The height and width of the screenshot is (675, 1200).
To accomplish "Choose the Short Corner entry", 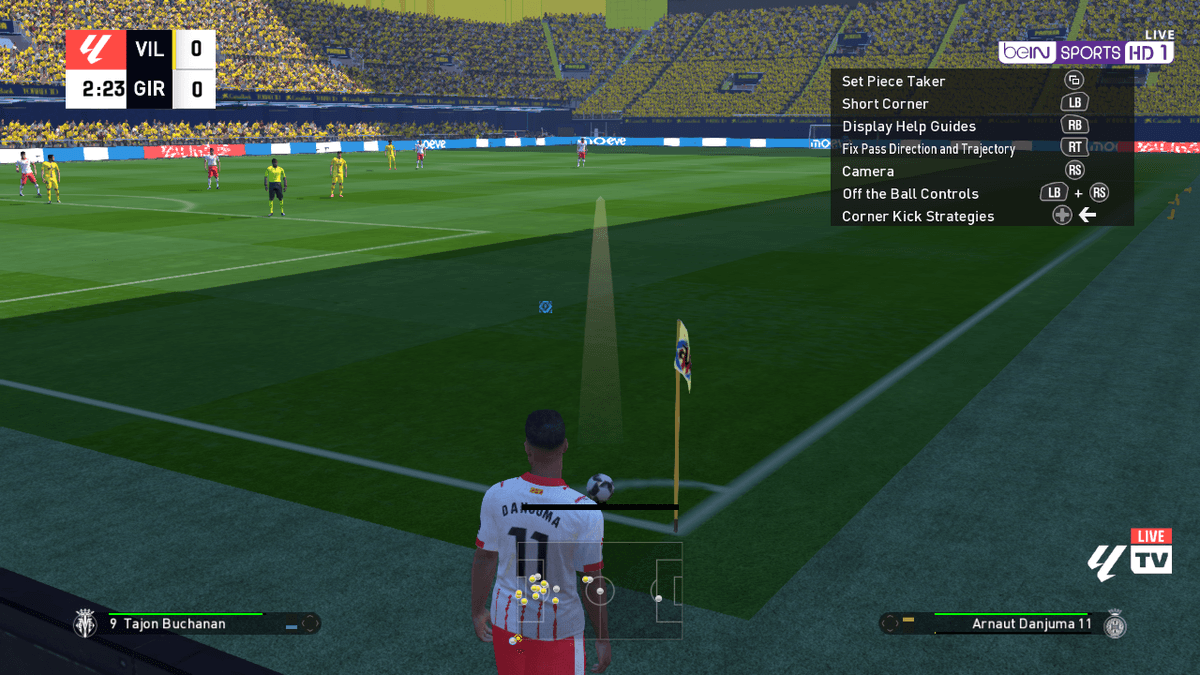I will click(x=885, y=104).
